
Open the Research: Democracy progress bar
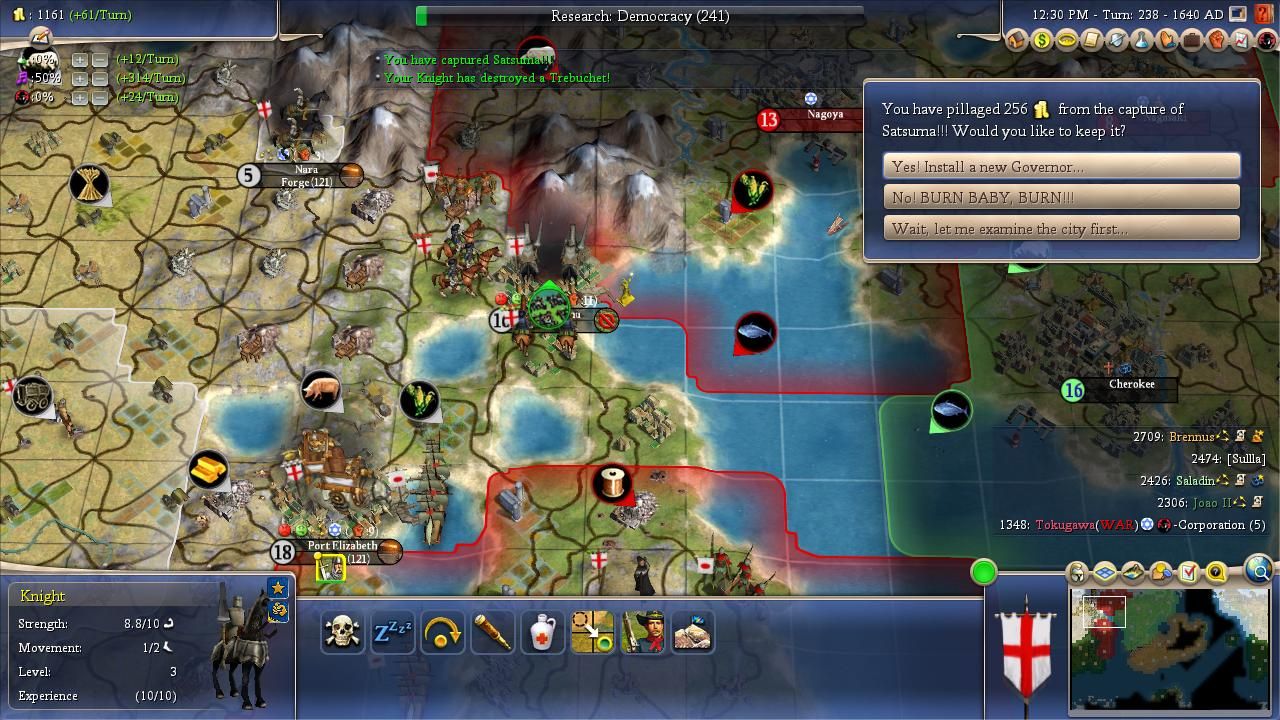[x=640, y=16]
